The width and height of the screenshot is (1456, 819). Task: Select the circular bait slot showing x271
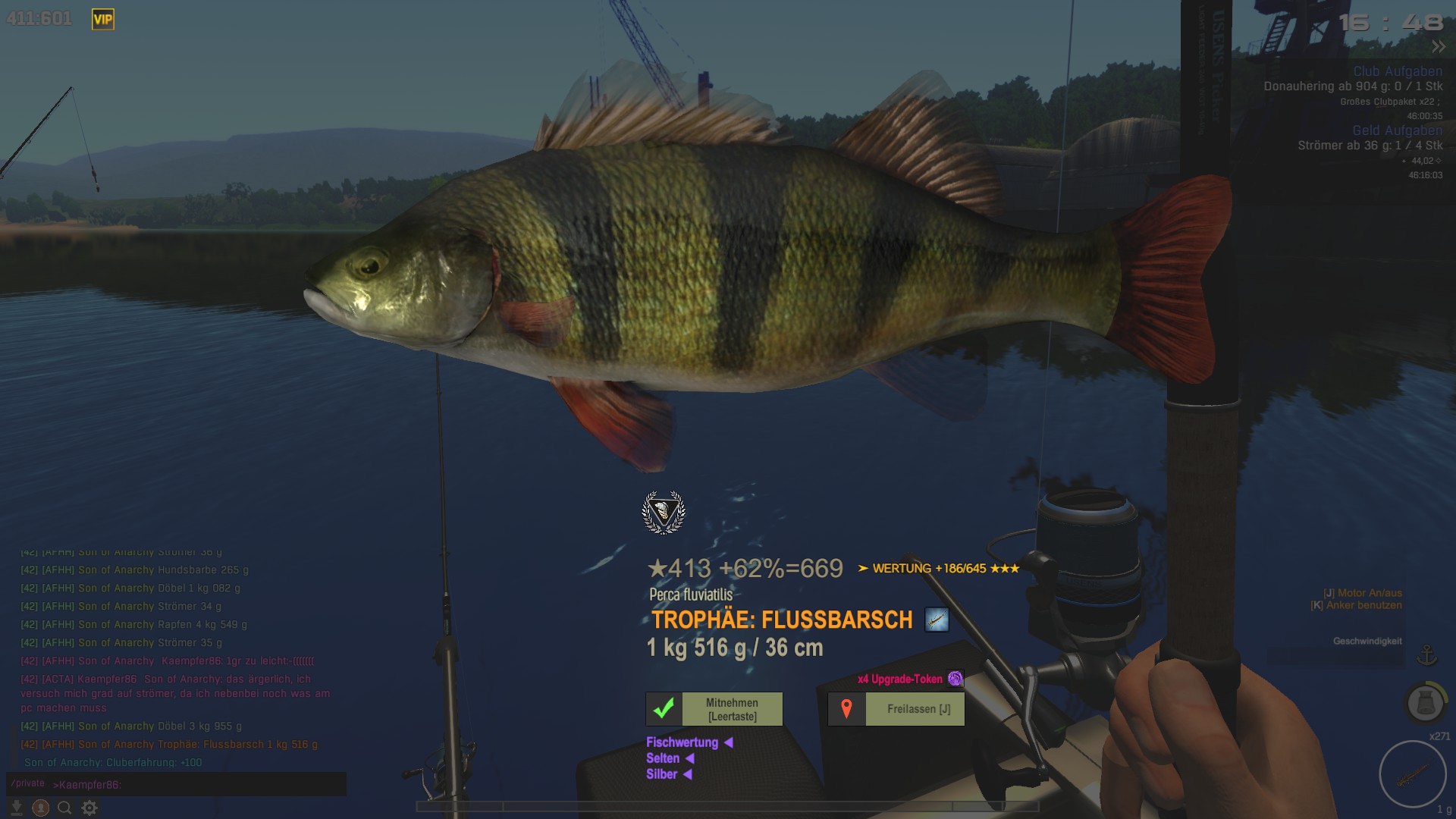(1413, 774)
